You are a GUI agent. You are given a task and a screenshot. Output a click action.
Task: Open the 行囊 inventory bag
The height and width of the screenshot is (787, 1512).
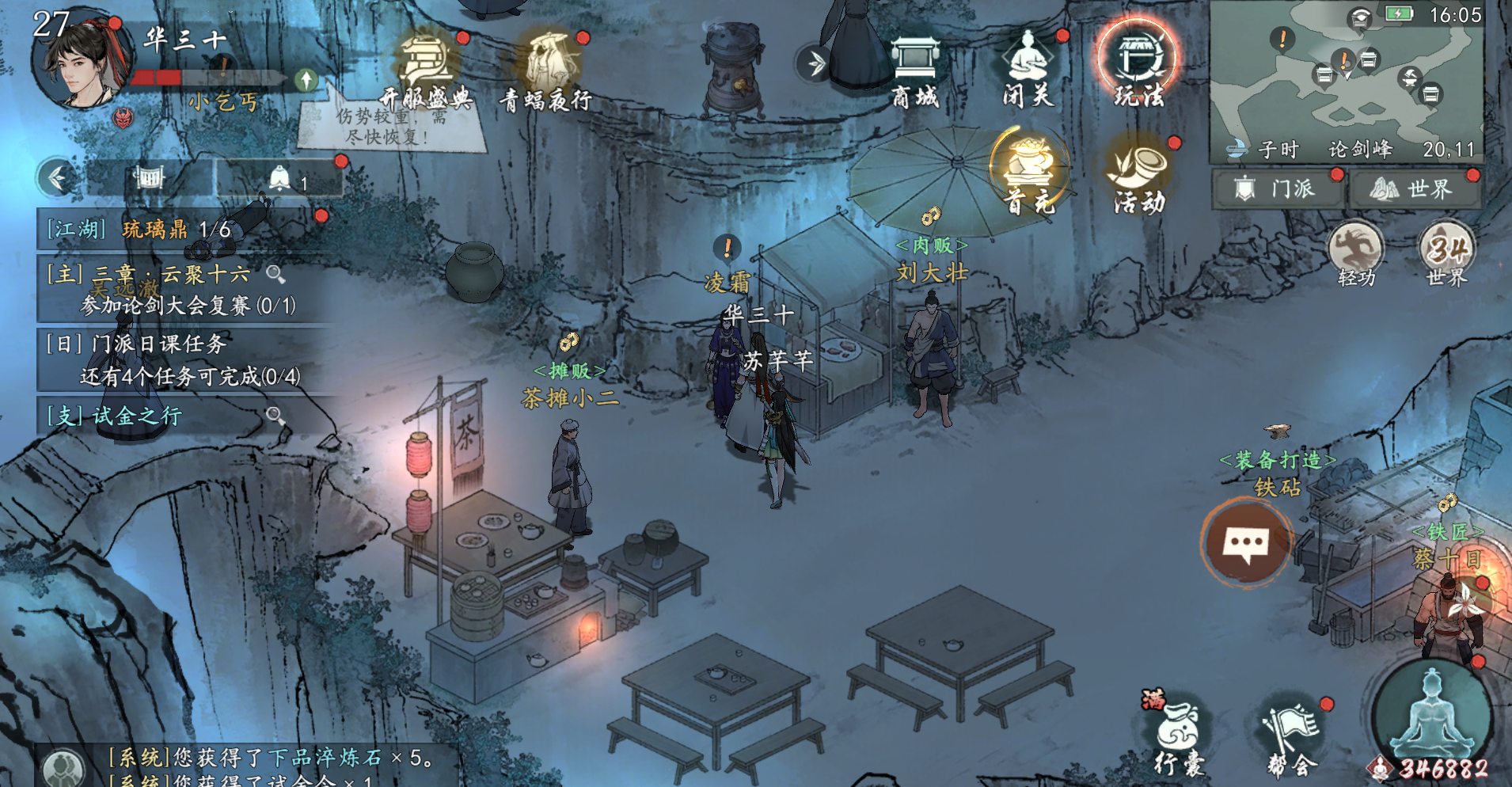(x=1178, y=735)
